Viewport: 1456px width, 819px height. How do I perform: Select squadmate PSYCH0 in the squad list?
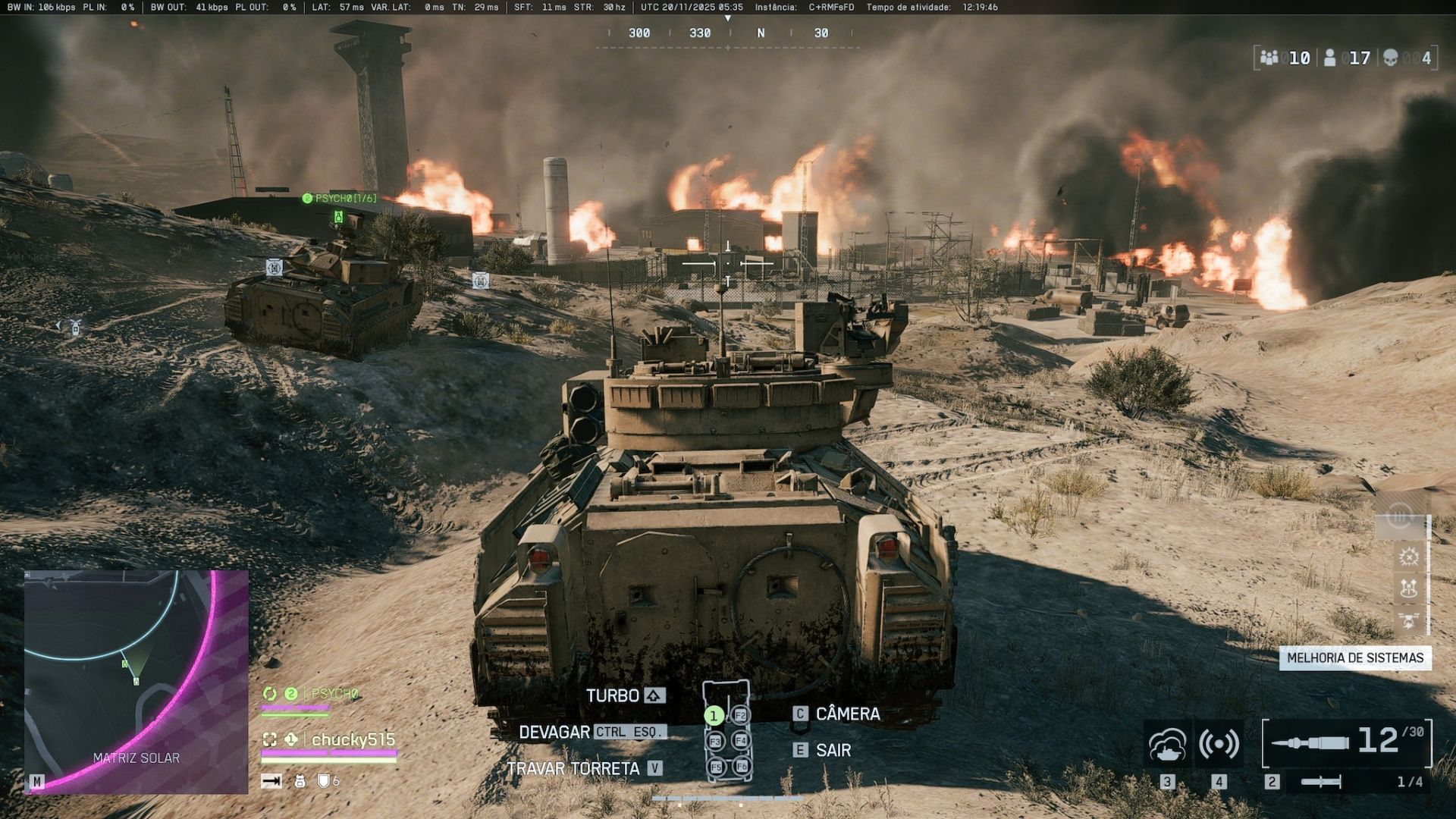tap(334, 693)
